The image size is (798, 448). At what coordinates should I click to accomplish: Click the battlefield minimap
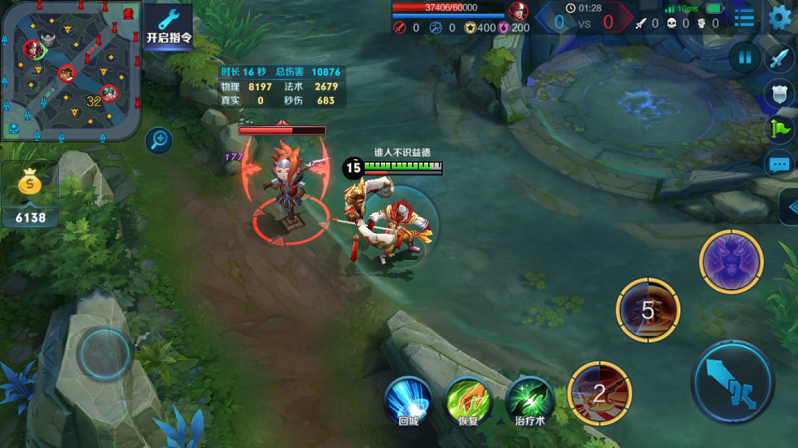[70, 70]
